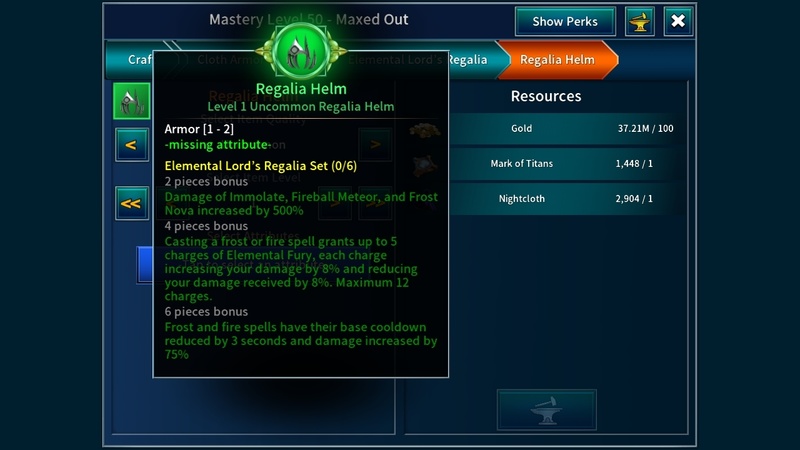Close the crafting window with X
Image resolution: width=800 pixels, height=450 pixels.
[678, 21]
